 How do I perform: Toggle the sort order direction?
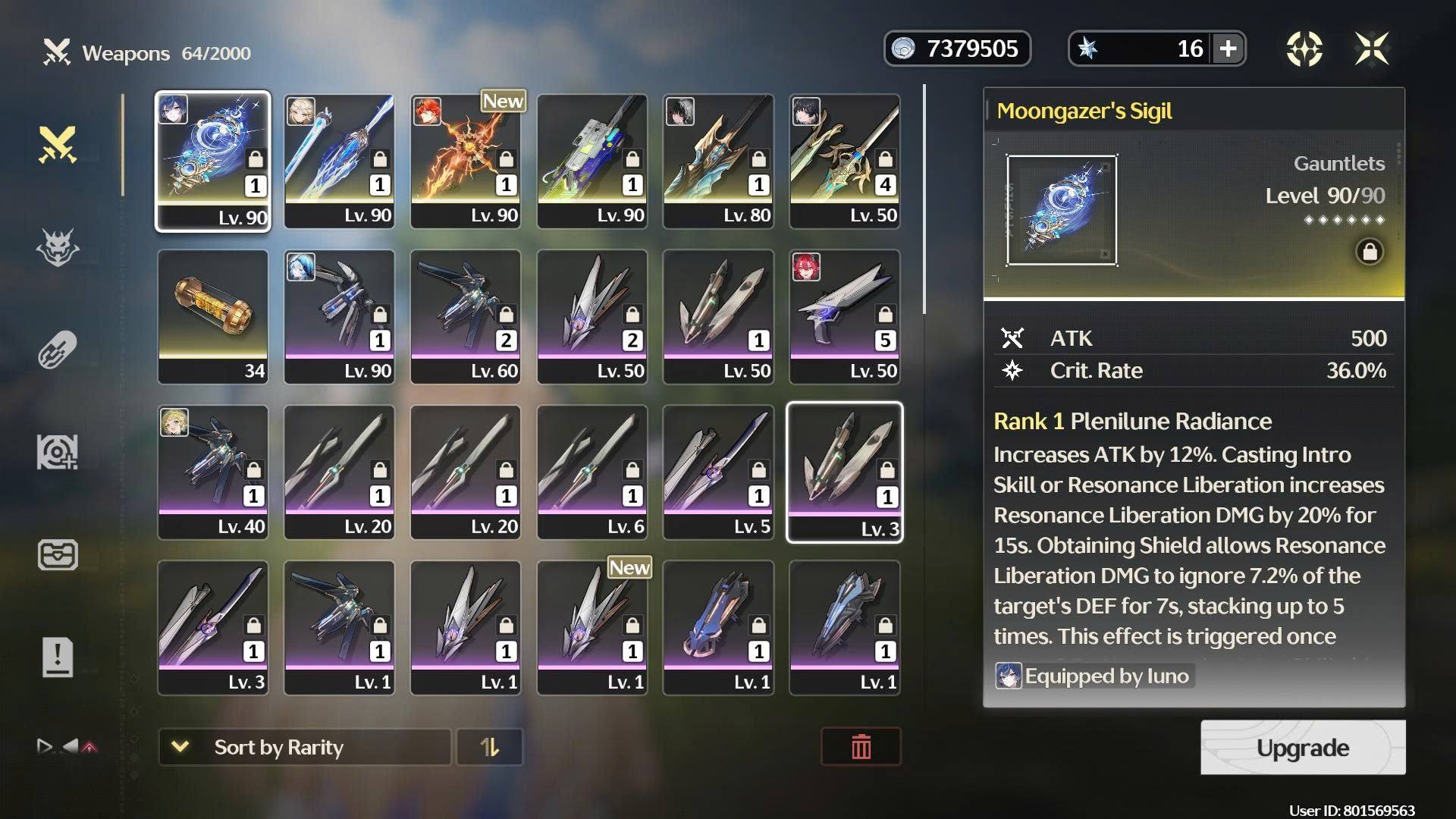490,748
